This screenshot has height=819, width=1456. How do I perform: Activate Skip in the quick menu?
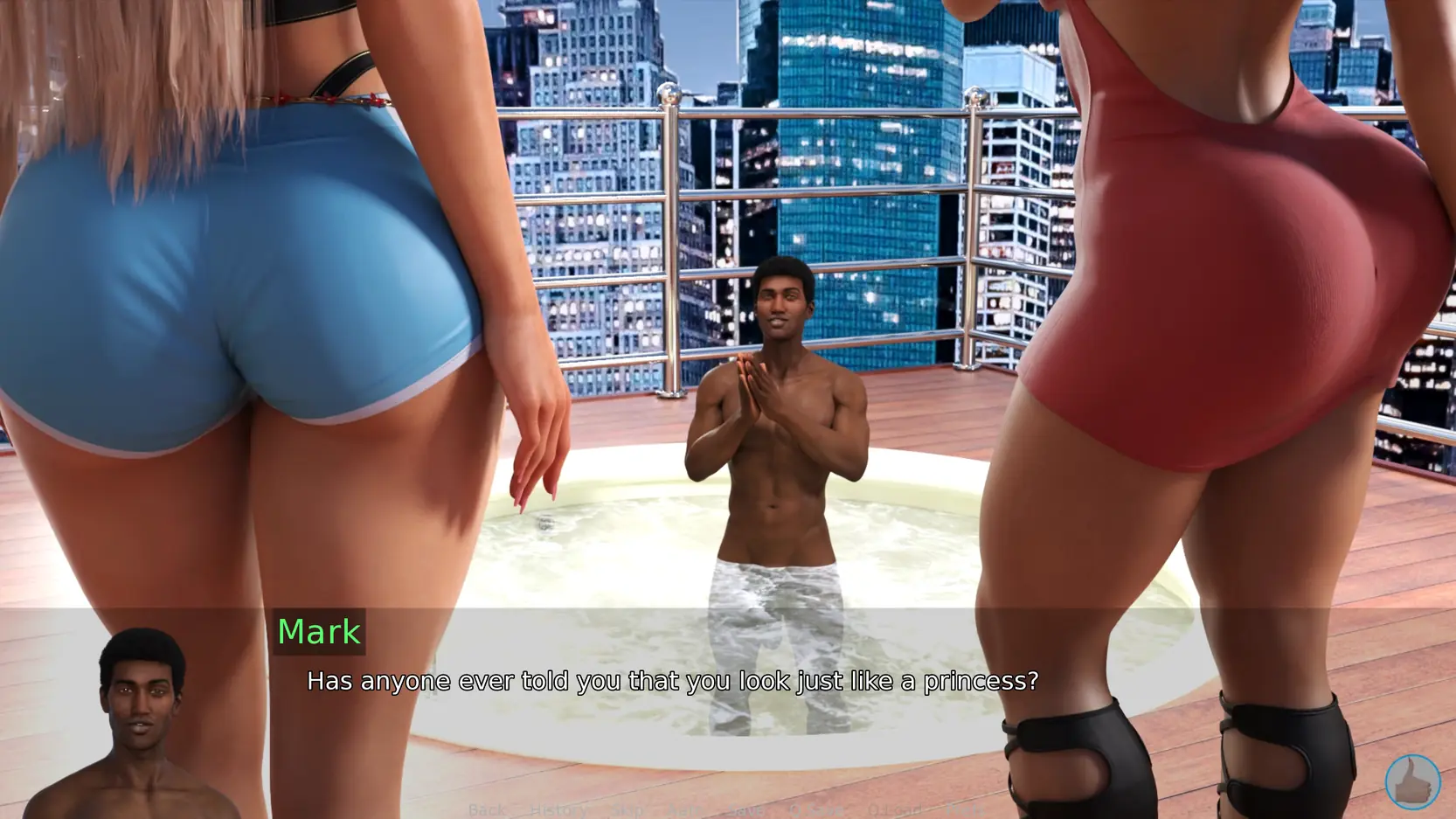tap(627, 810)
